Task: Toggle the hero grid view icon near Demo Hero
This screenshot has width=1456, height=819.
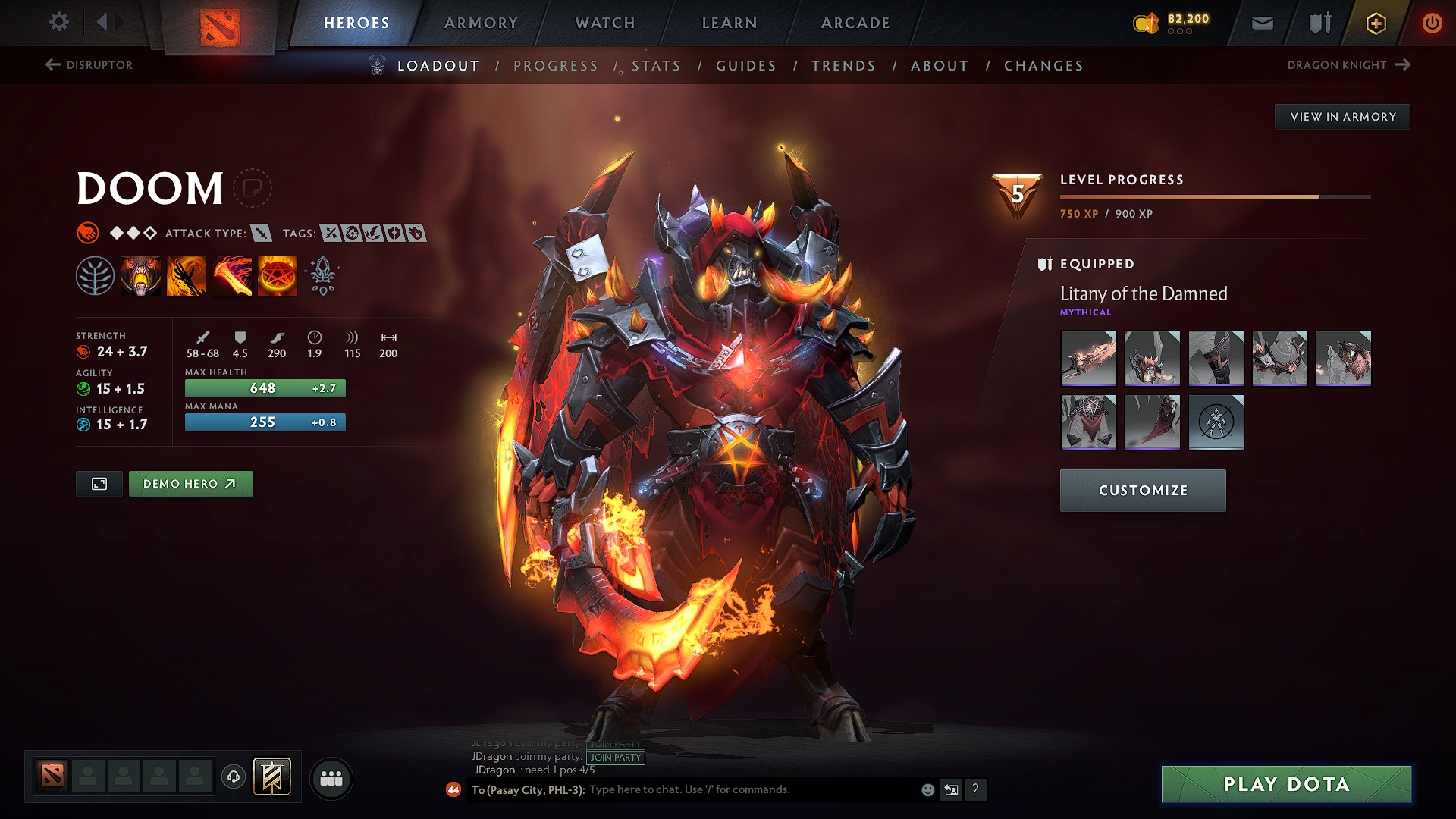Action: click(x=99, y=483)
